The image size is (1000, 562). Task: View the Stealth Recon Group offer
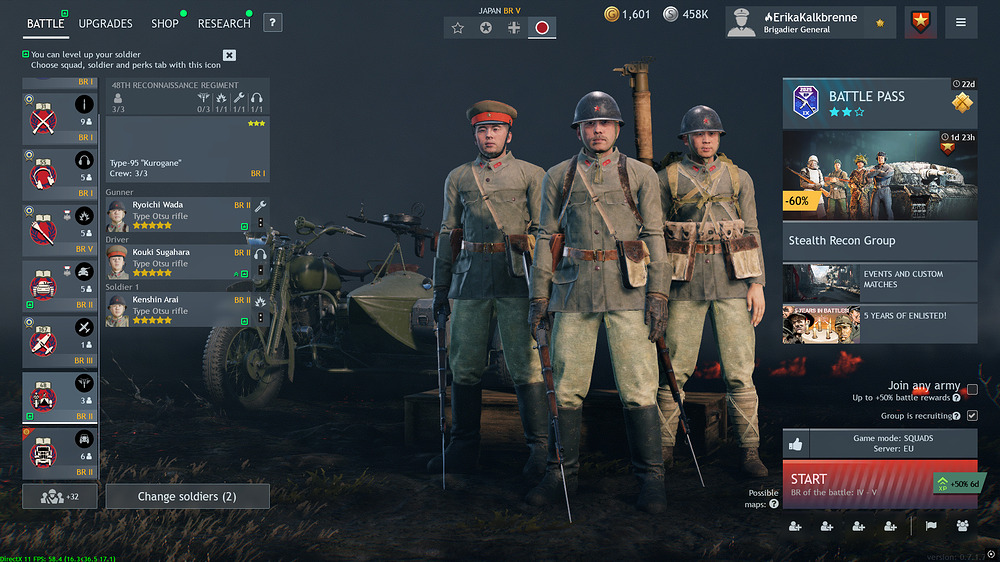879,240
